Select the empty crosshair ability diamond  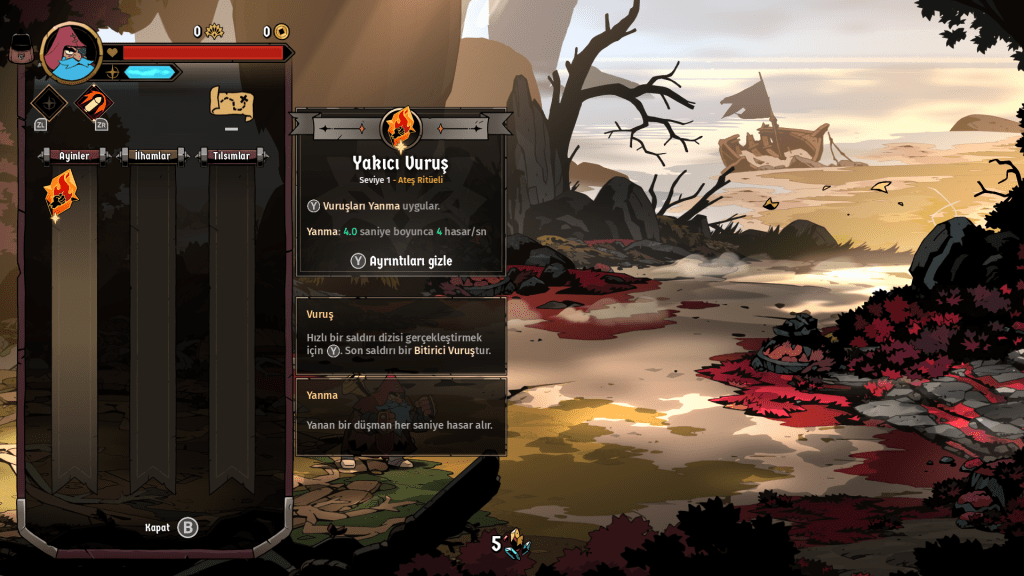[49, 102]
